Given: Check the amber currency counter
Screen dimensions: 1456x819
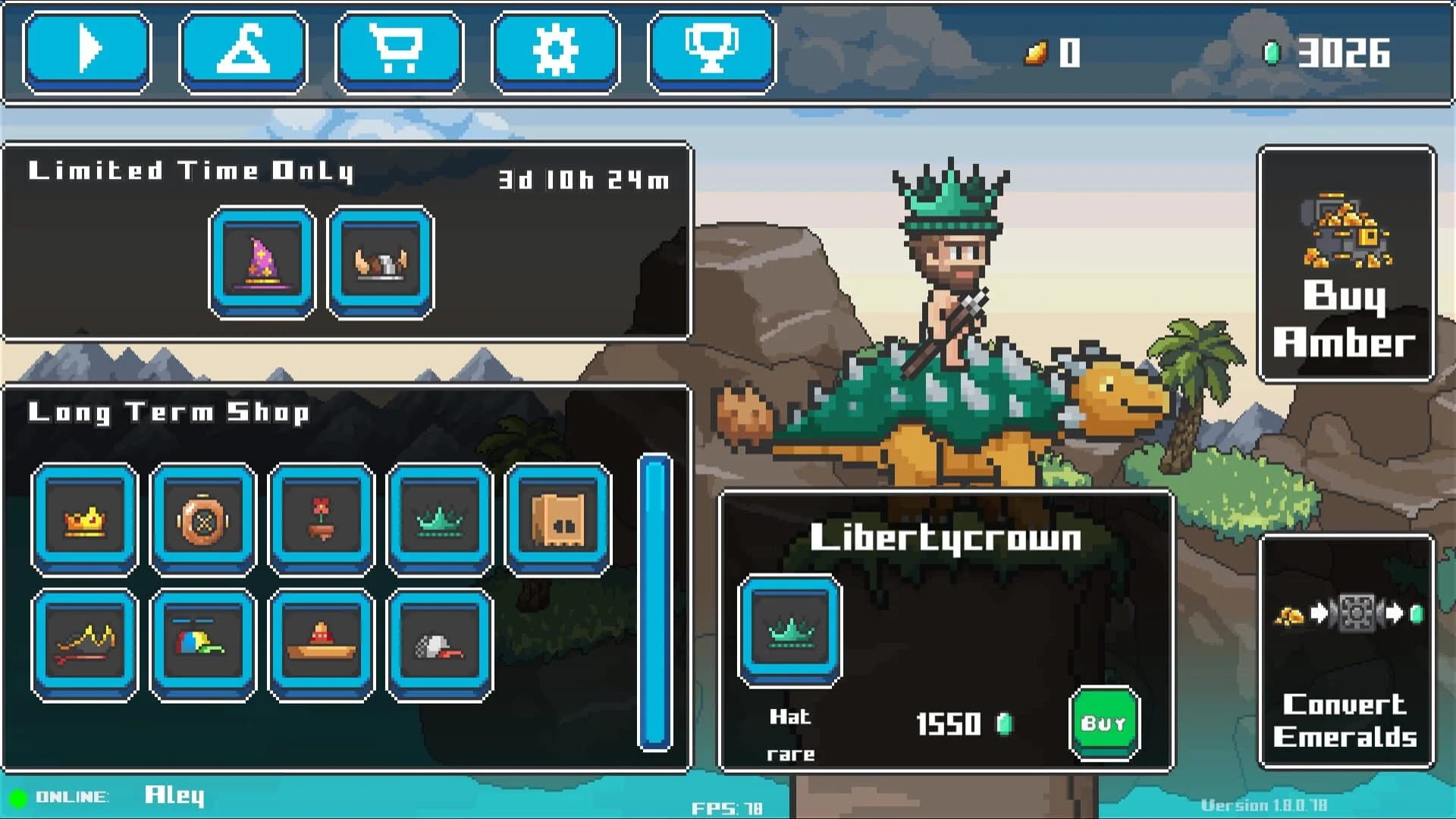Looking at the screenshot, I should [1054, 52].
